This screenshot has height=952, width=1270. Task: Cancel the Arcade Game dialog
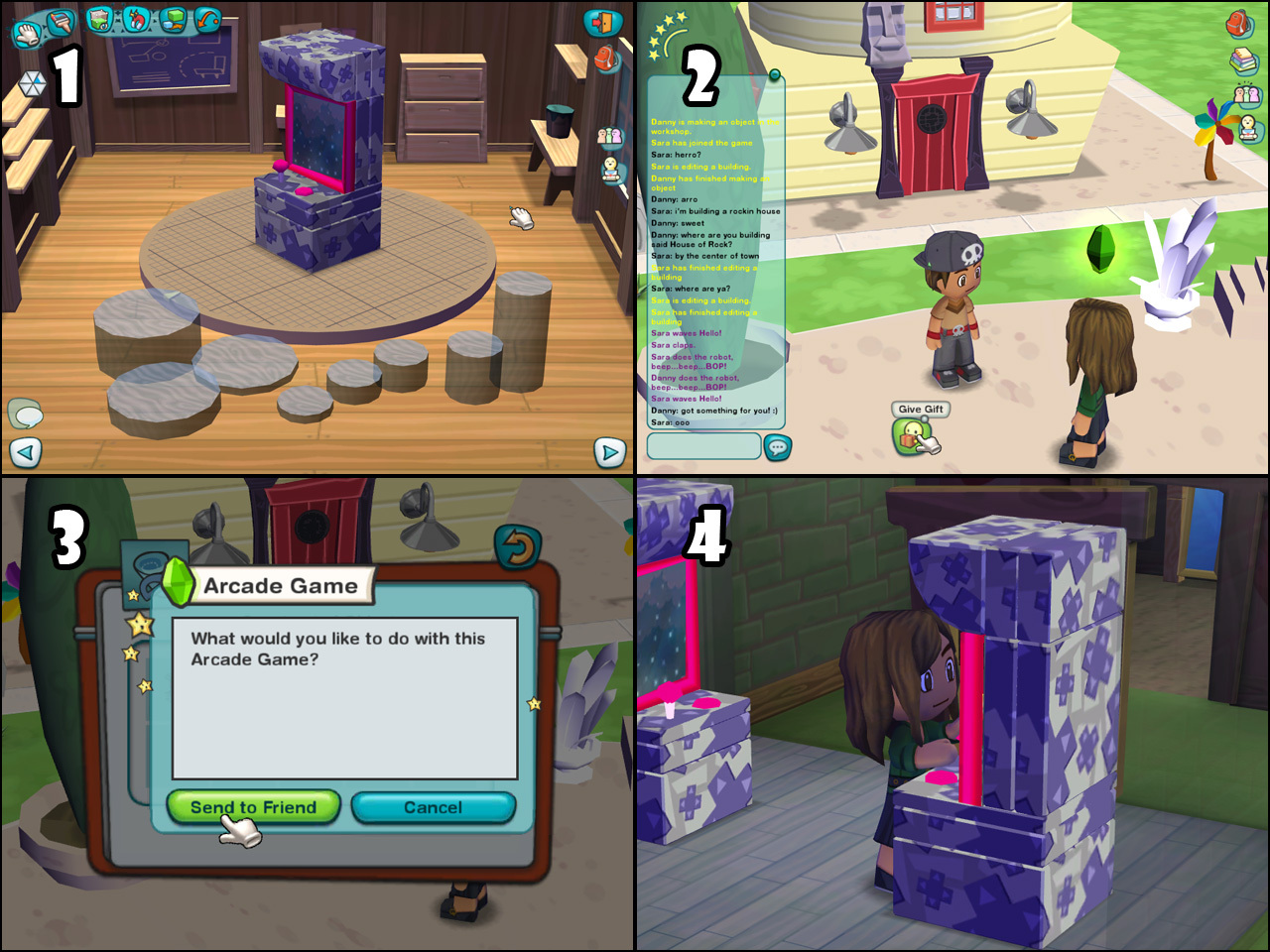click(433, 807)
